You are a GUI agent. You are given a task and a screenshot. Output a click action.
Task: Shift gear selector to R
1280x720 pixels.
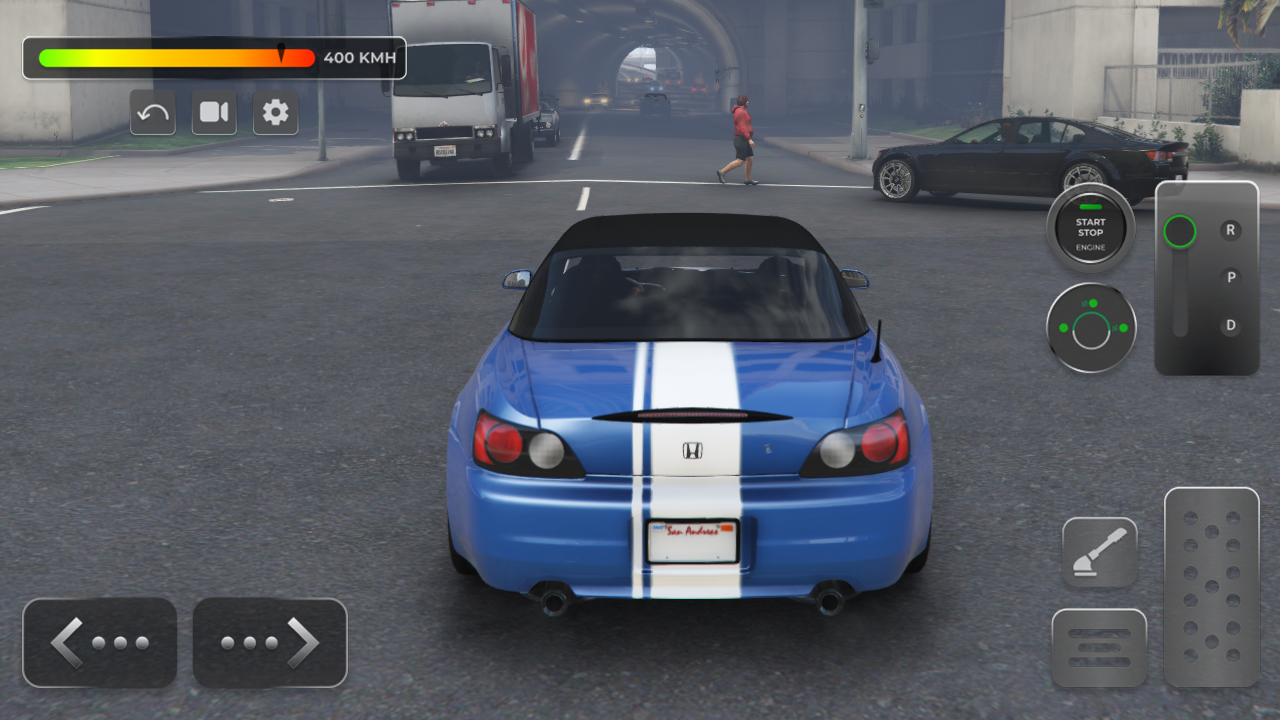(1231, 230)
